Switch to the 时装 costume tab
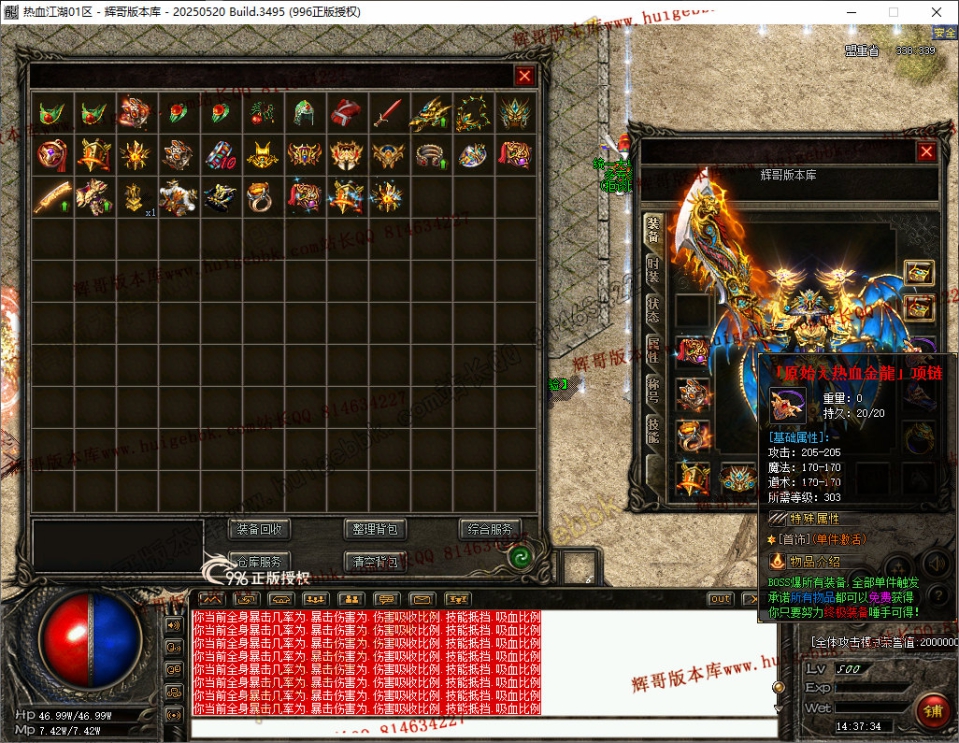Viewport: 959px width, 743px height. click(x=652, y=267)
